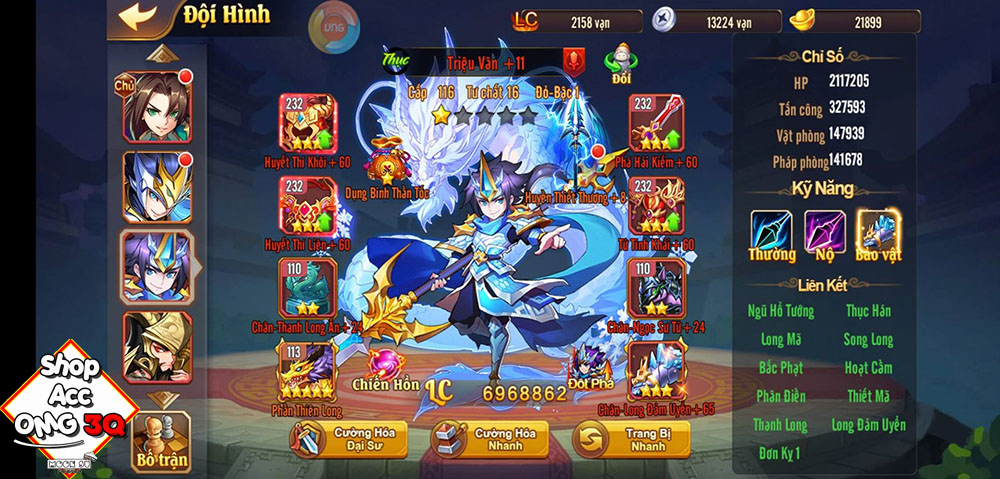Viewport: 1000px width, 479px height.
Task: Tap the Đổi swap hero icon
Action: [x=620, y=63]
